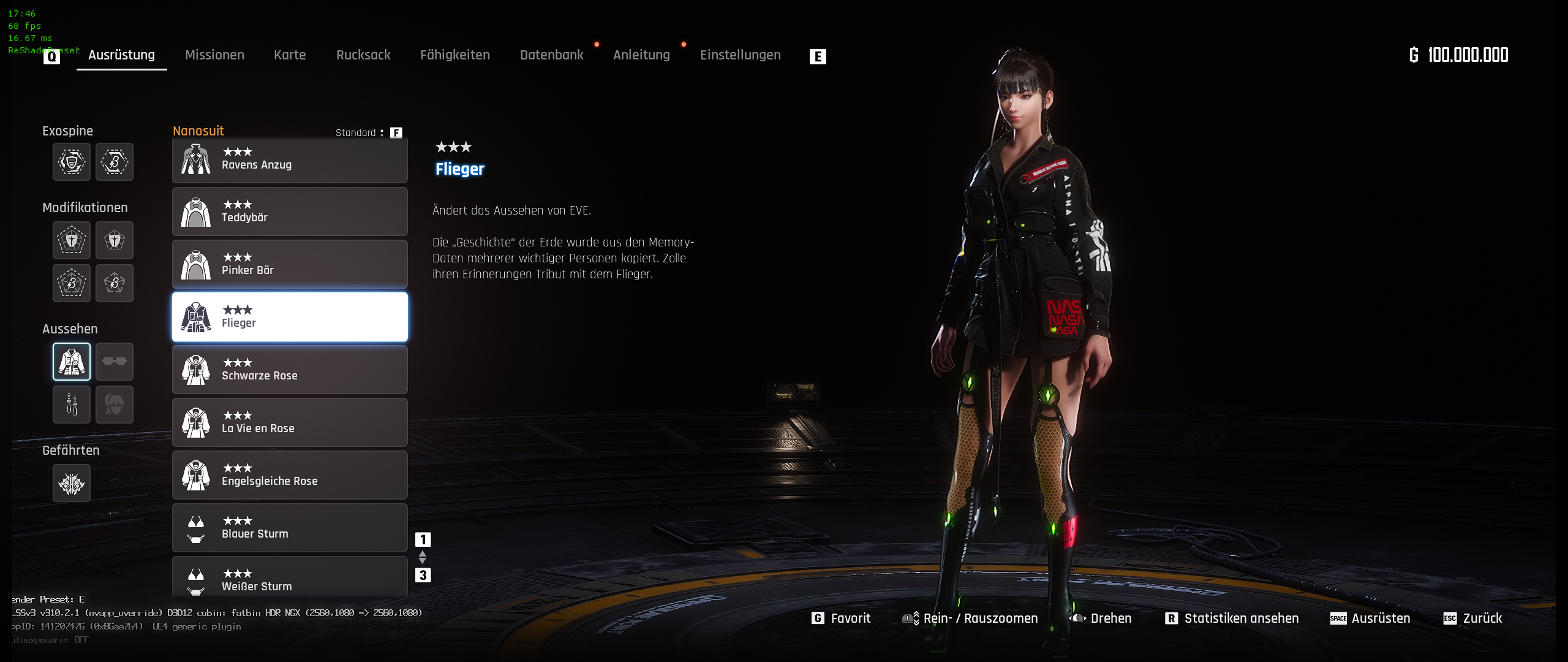This screenshot has height=662, width=1568.
Task: Select the Schwarze Rose nanosuit
Action: tap(290, 370)
